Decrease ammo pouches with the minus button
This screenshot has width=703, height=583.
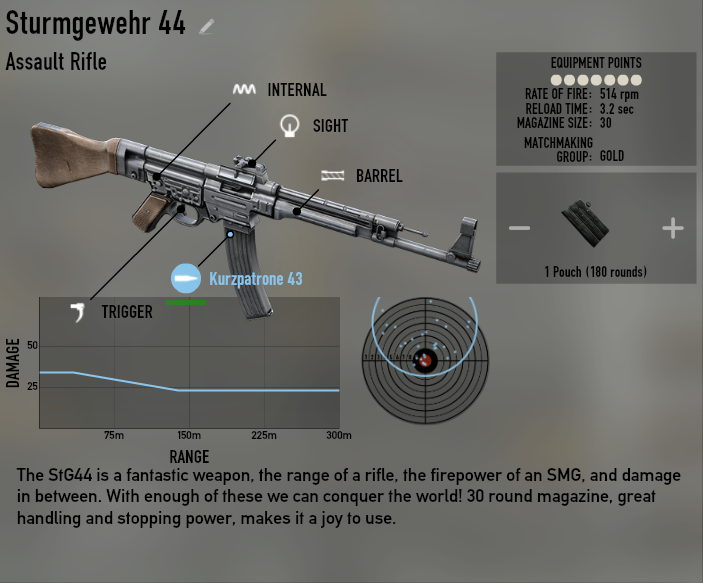(x=519, y=228)
